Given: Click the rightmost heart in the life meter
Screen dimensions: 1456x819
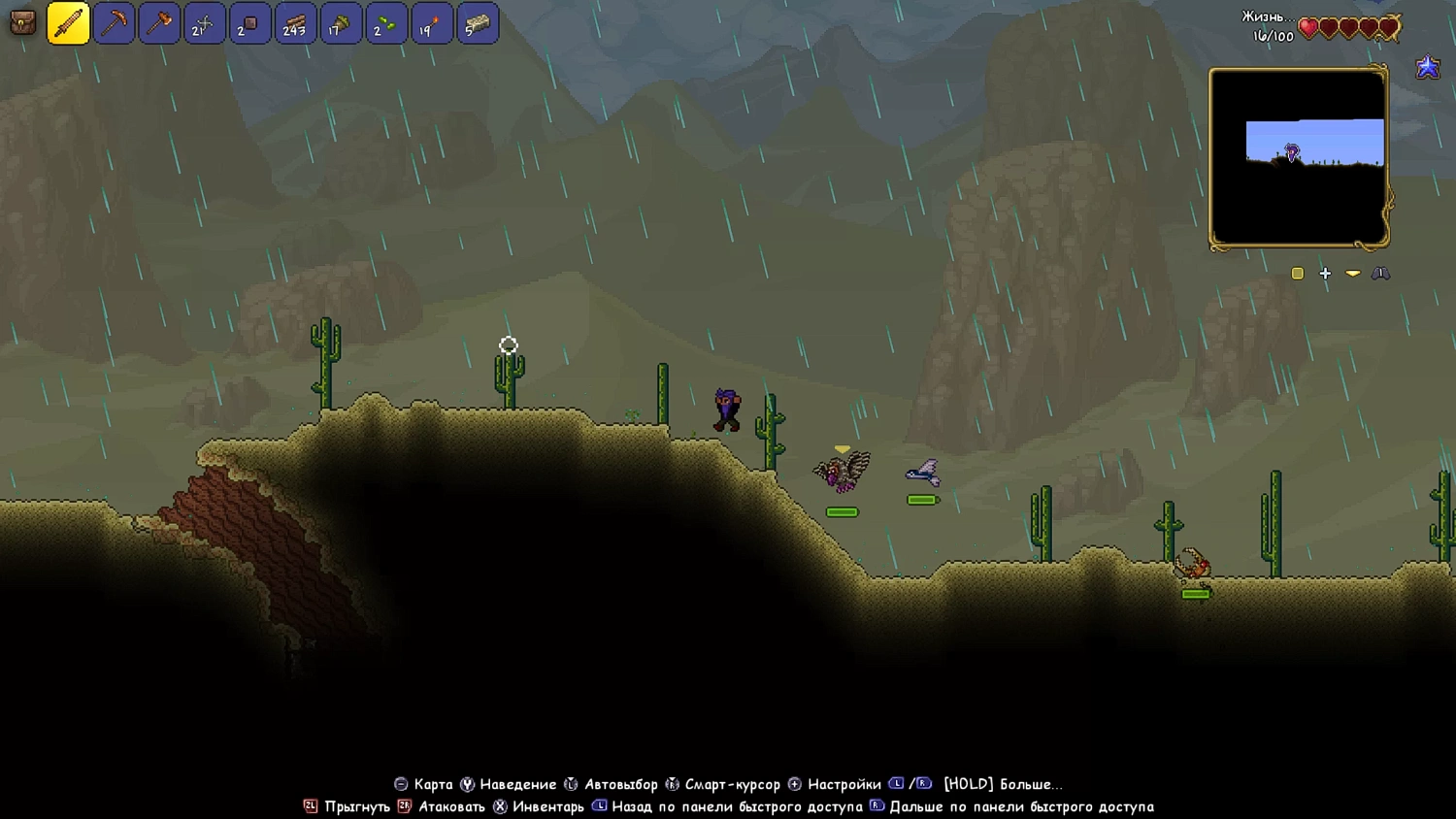Looking at the screenshot, I should coord(1390,29).
